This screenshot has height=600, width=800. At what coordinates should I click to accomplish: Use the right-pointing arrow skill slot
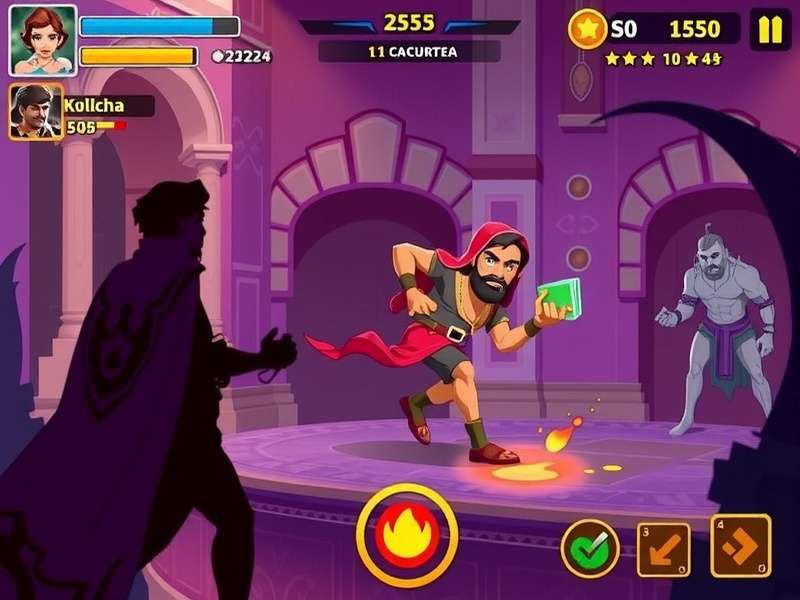click(741, 546)
